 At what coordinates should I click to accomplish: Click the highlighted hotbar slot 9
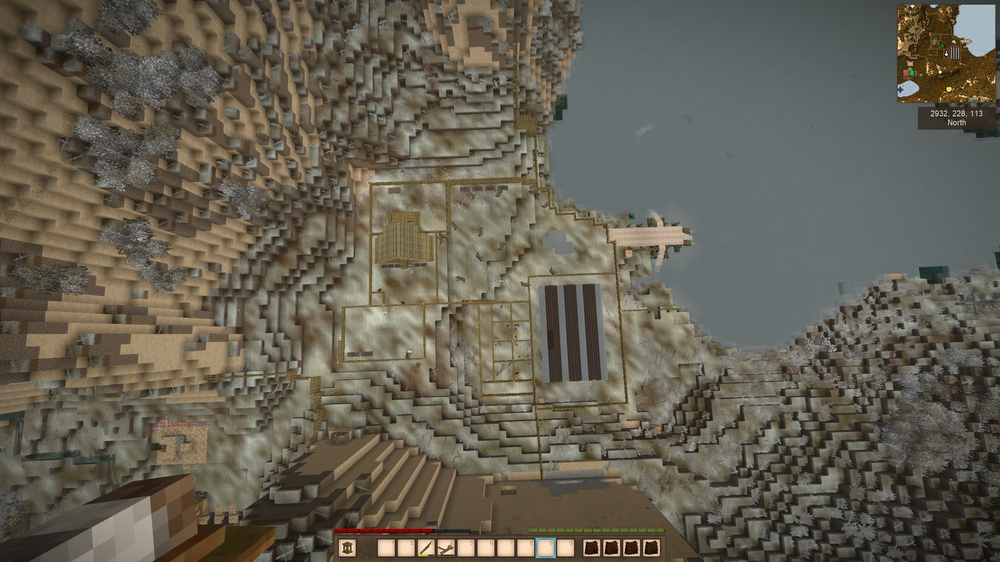coord(545,548)
